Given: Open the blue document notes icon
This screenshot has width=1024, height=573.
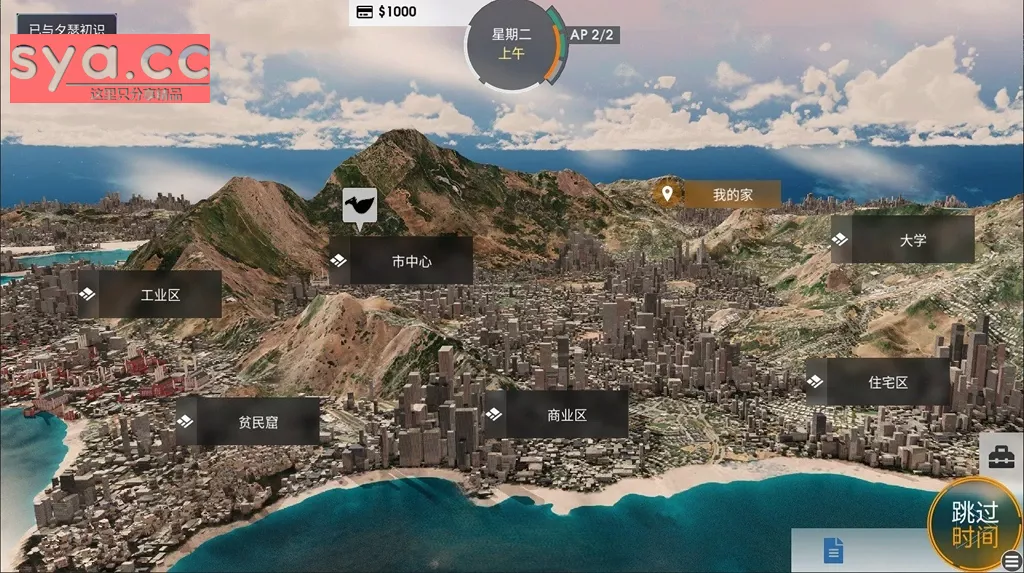Looking at the screenshot, I should pos(833,550).
